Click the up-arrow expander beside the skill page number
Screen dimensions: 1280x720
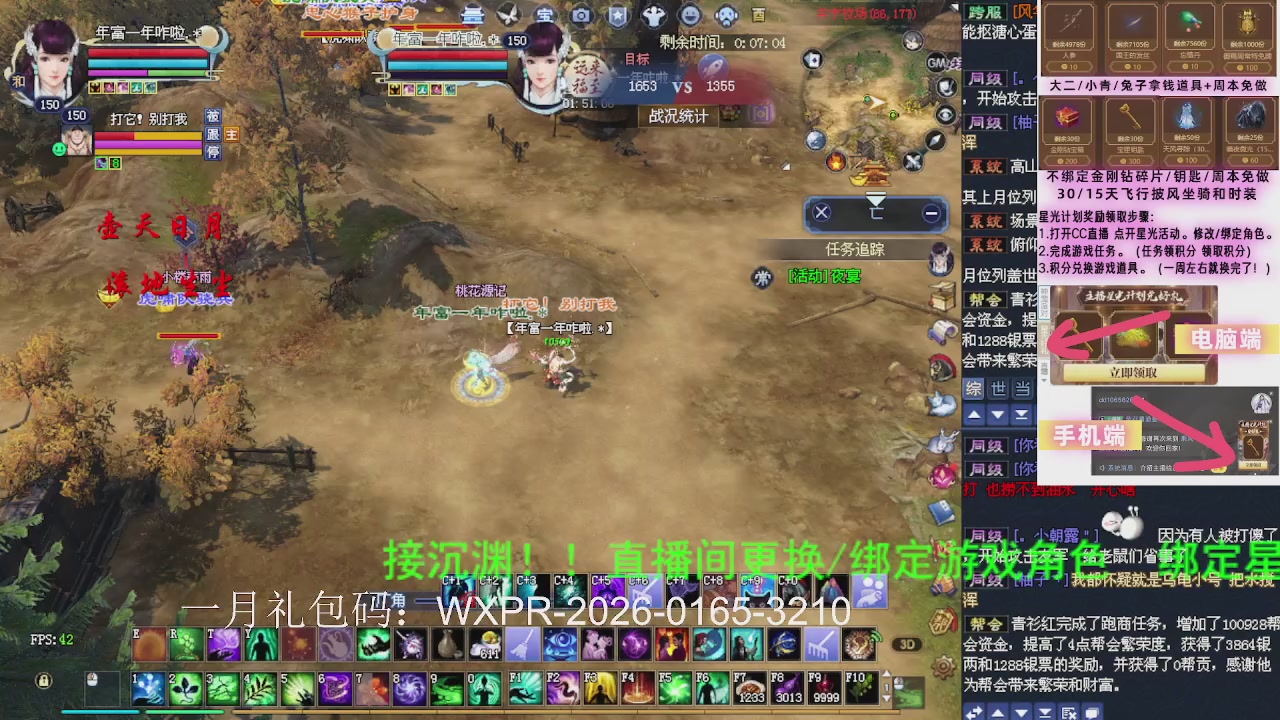click(888, 674)
